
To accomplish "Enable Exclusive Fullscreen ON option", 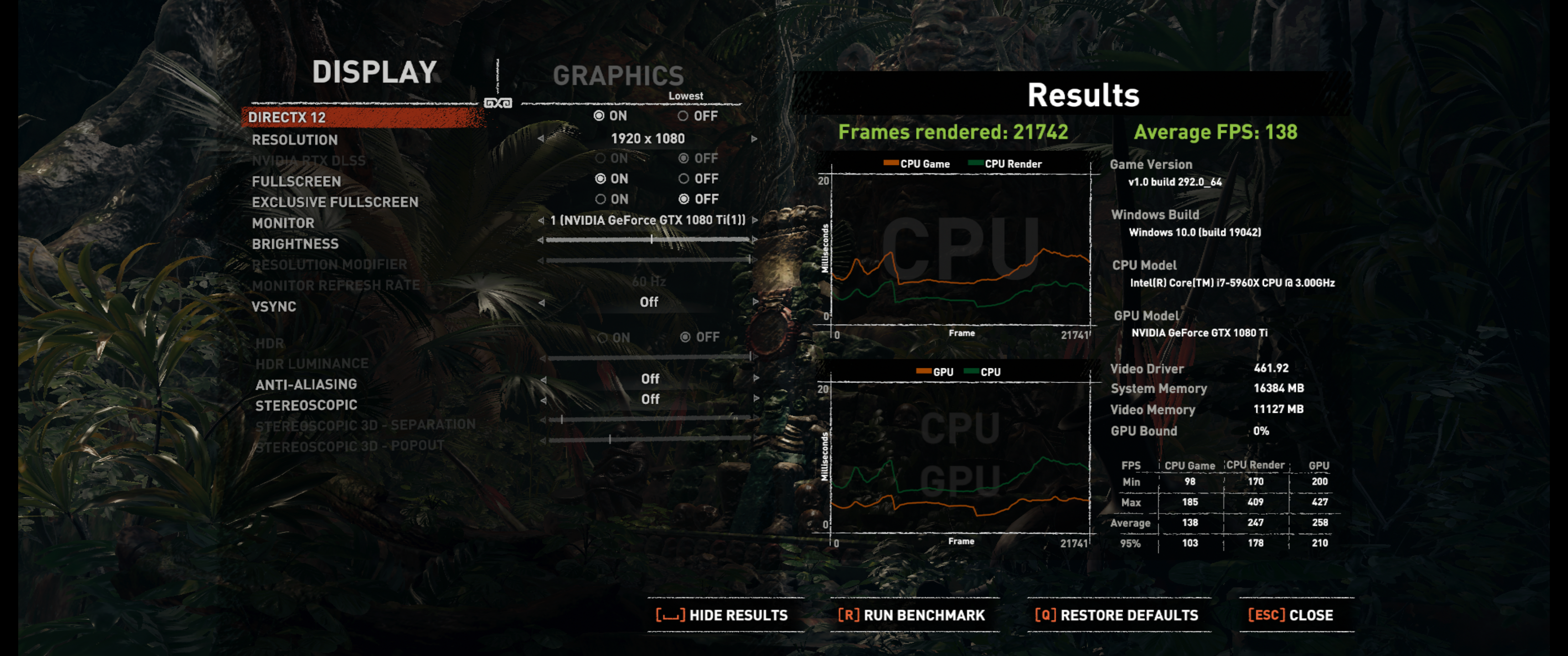I will (x=600, y=199).
